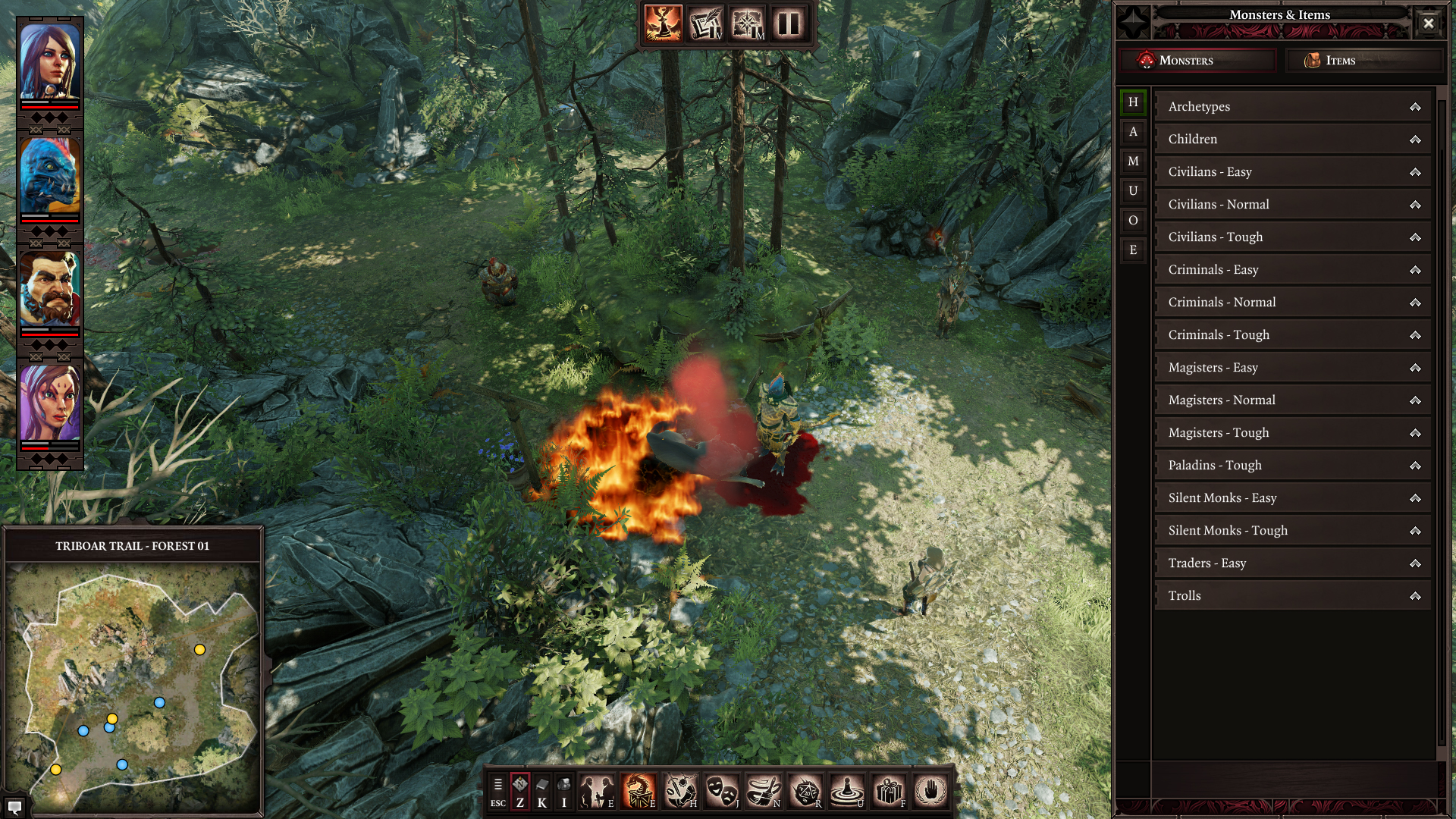Open the gift box reward tool

889,792
